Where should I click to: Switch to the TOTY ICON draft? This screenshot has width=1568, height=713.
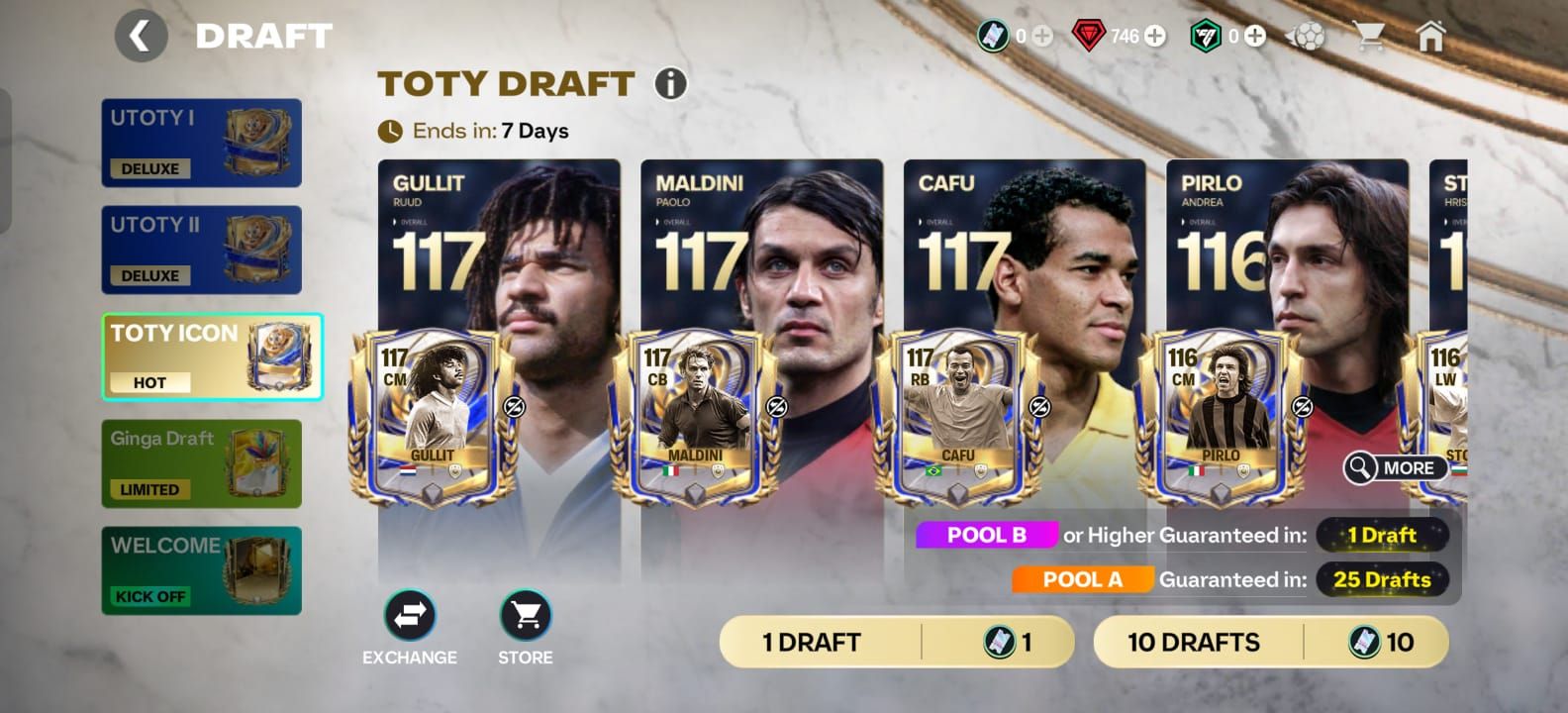pyautogui.click(x=212, y=356)
